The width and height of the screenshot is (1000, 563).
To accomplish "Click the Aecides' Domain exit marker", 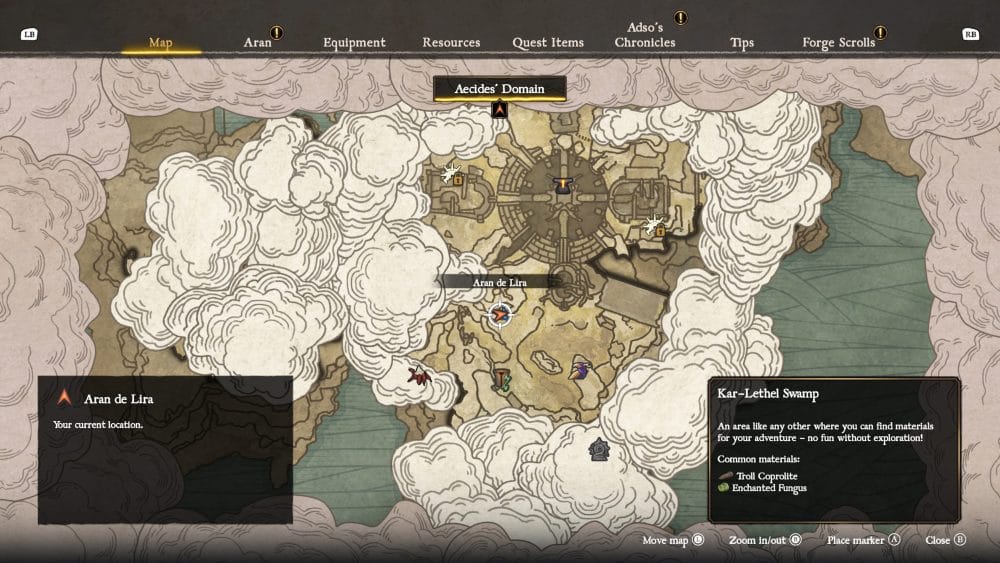I will 499,109.
